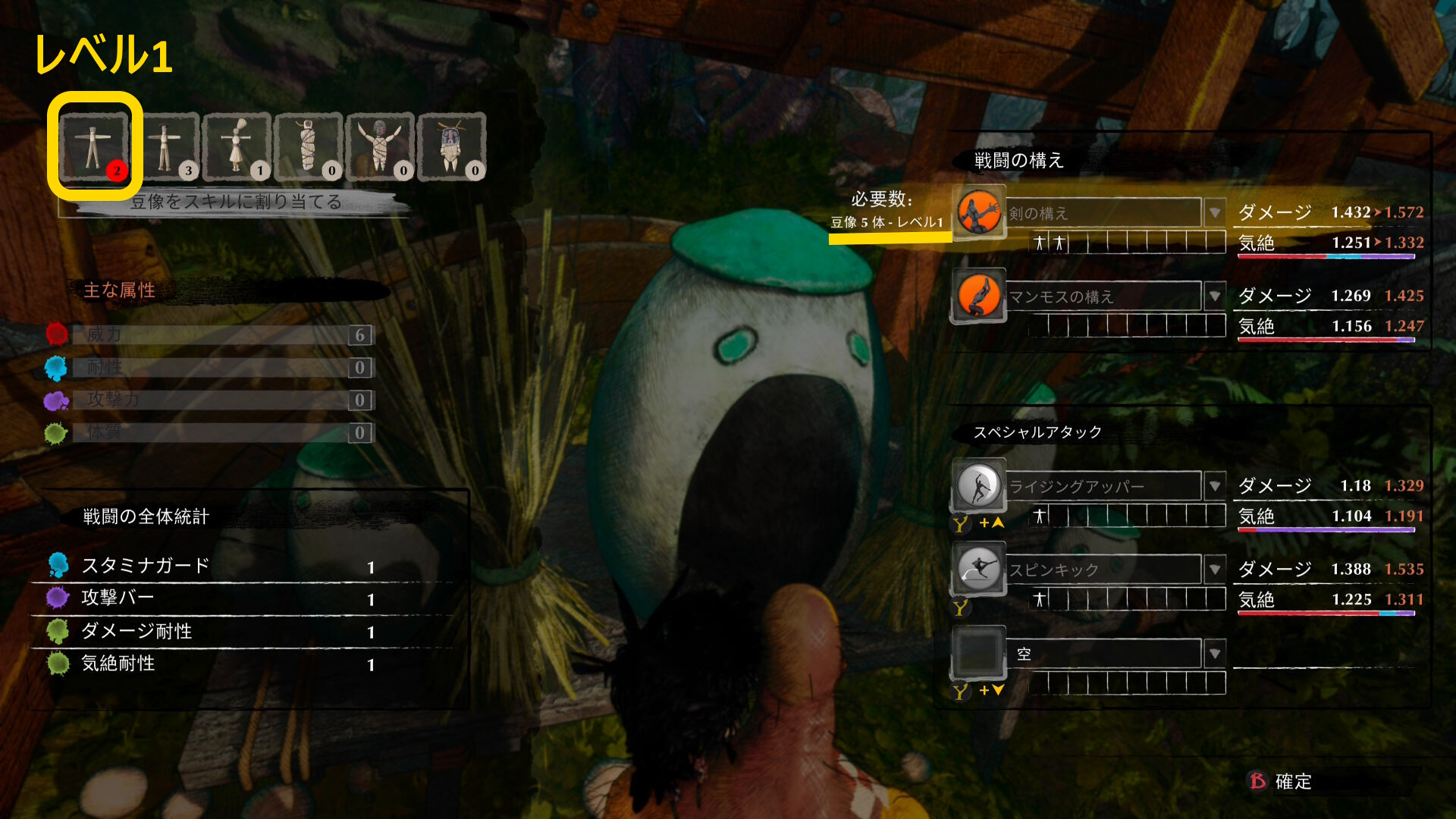Select the masked figurine slot
The height and width of the screenshot is (819, 1456).
pos(451,146)
